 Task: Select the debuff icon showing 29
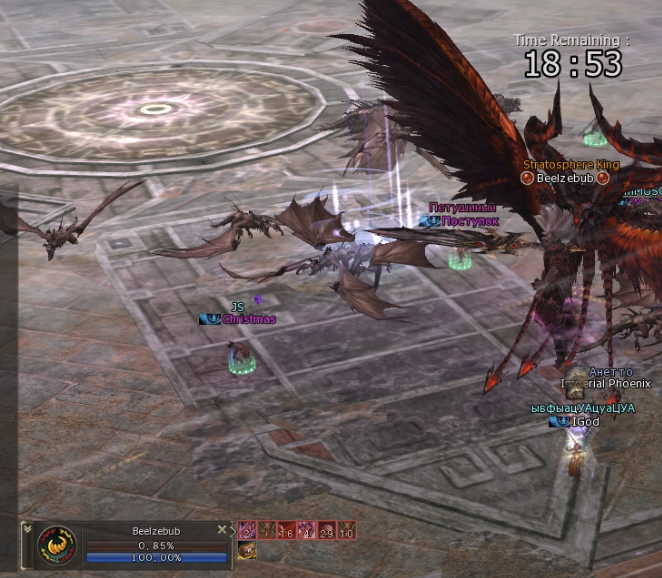tap(328, 531)
